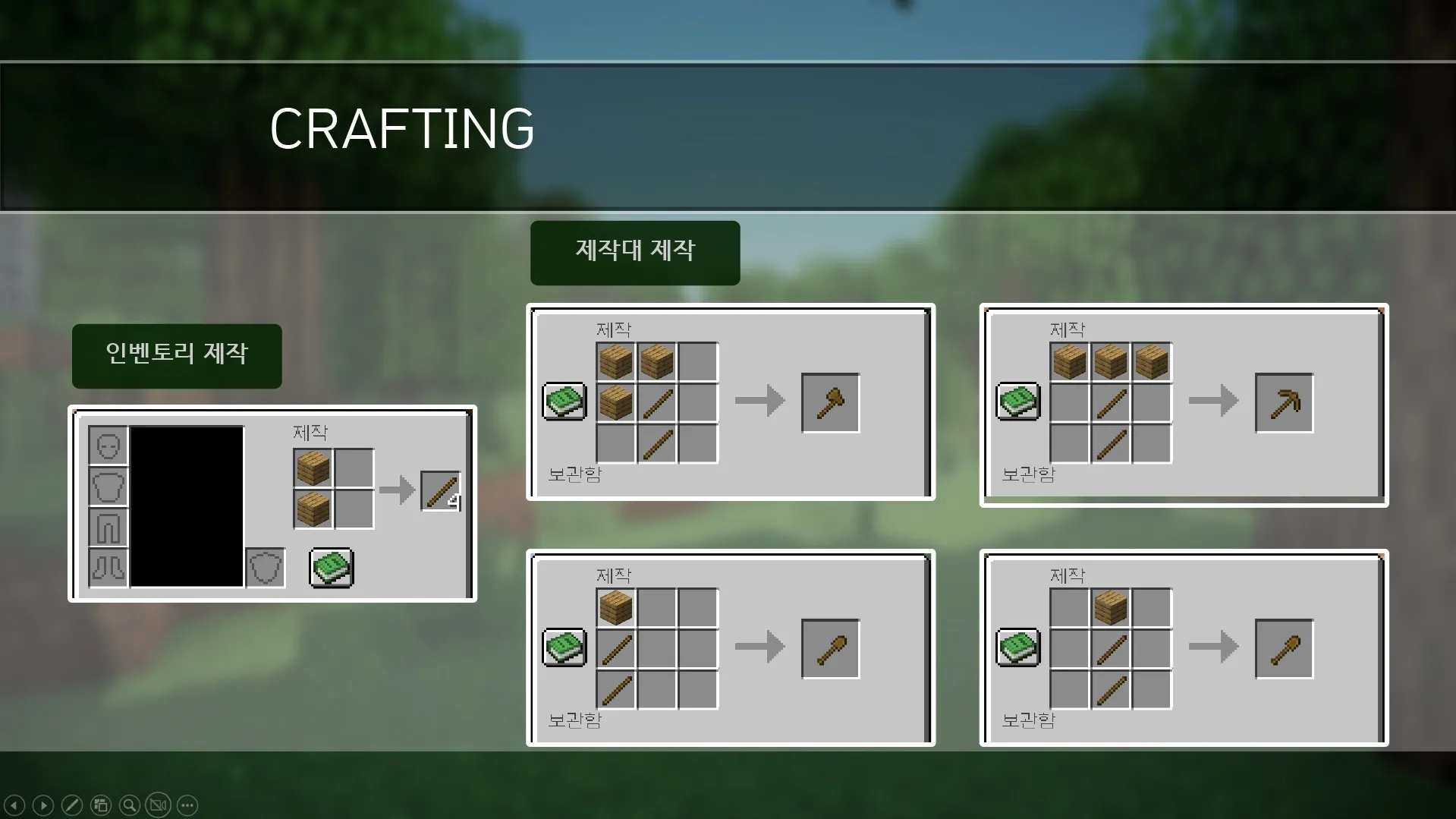Click the 제작대 제작 header badge
The width and height of the screenshot is (1456, 819).
pos(634,252)
